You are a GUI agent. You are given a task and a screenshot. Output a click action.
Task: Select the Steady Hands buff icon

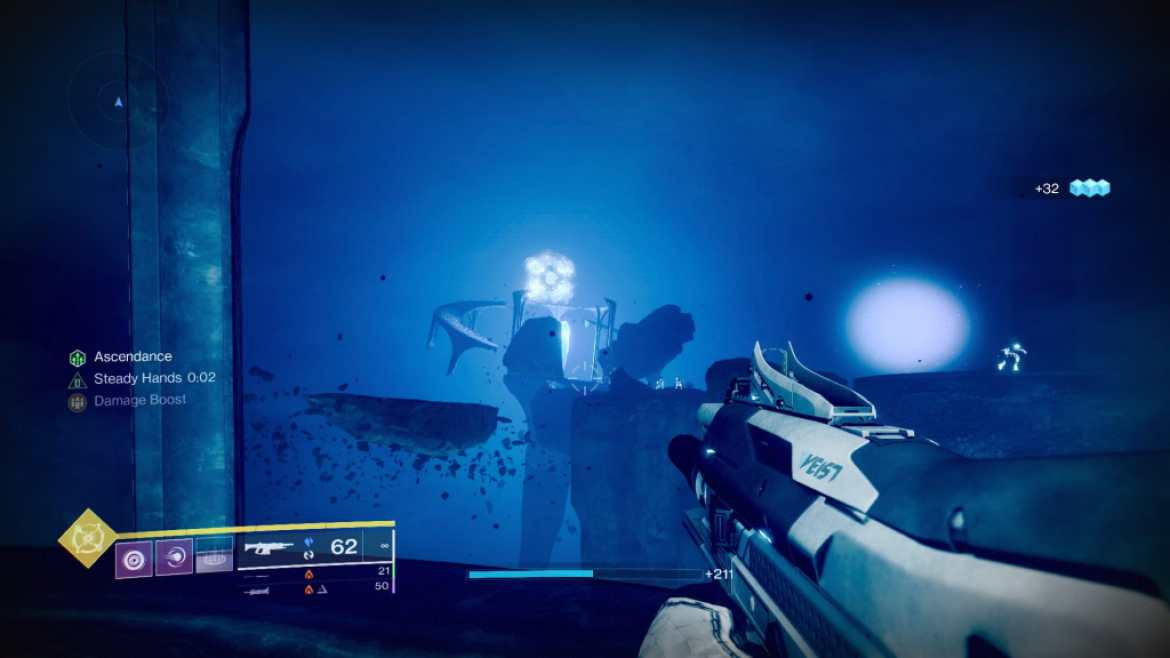pos(77,380)
